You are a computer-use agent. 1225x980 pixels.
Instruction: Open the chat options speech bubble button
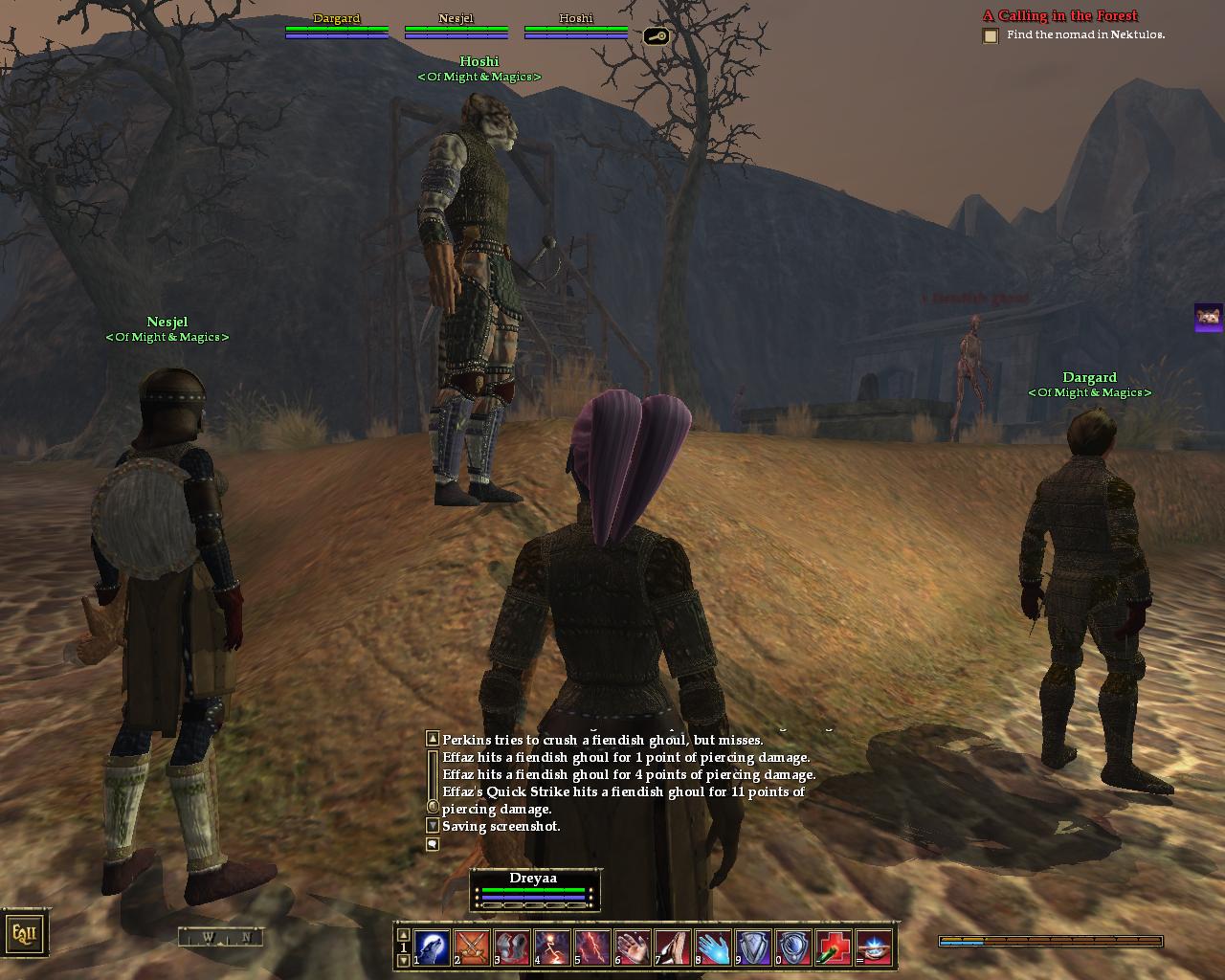tap(433, 844)
